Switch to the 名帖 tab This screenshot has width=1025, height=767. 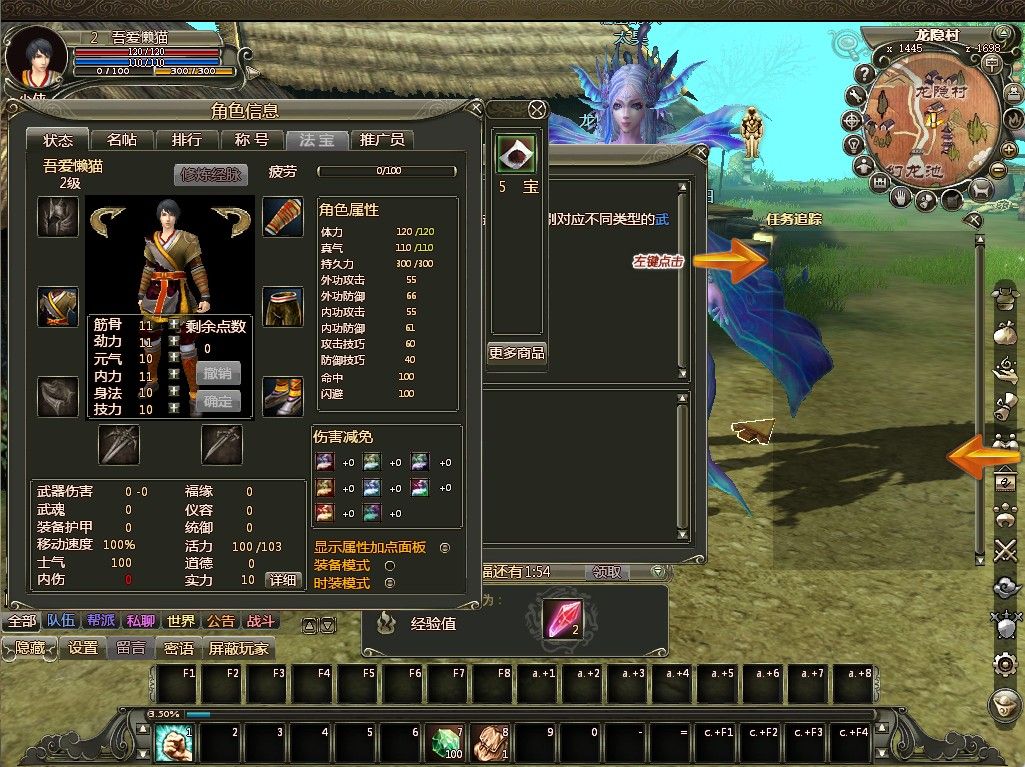[122, 140]
